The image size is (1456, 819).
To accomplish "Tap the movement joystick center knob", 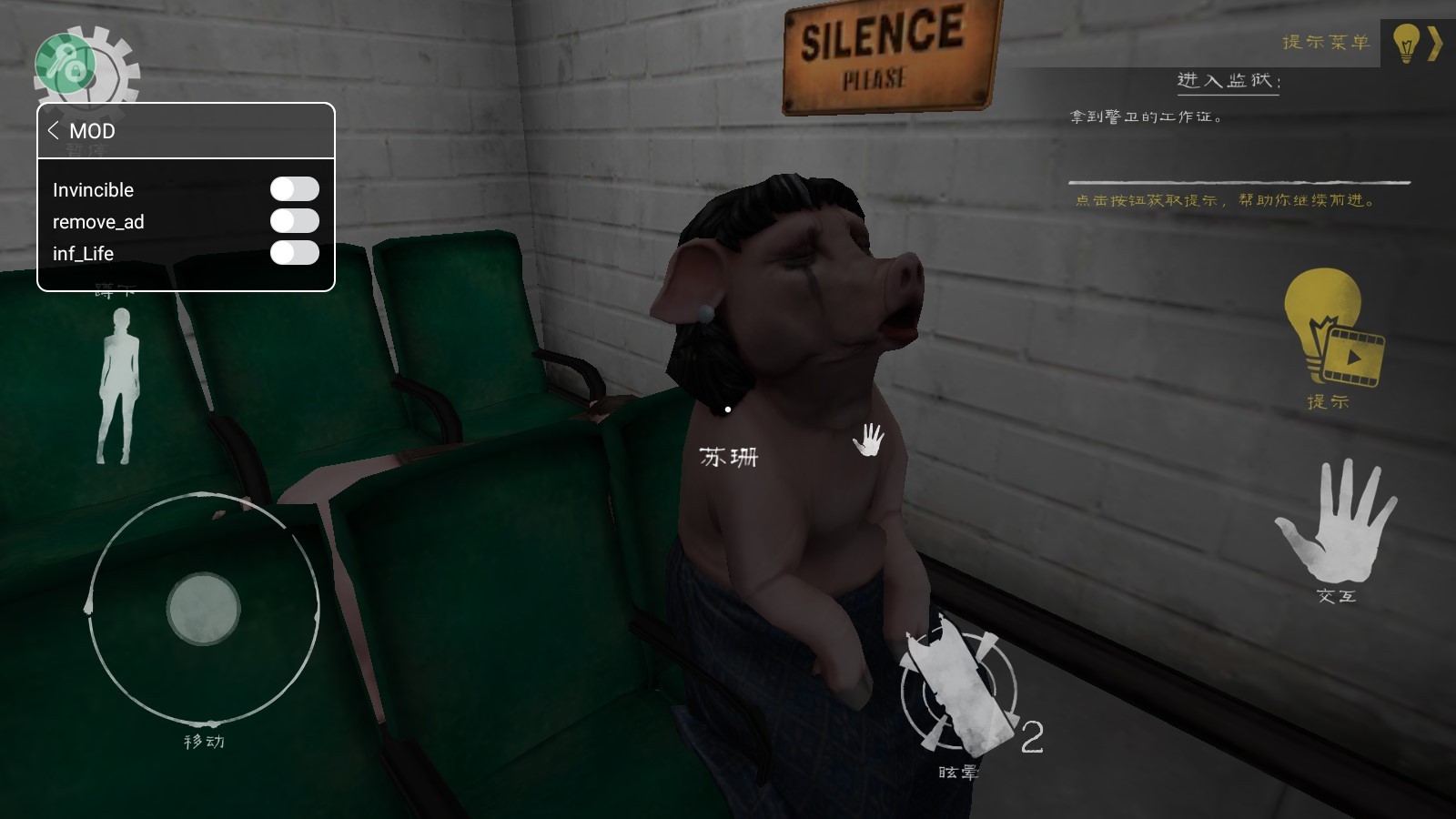I will pos(203,609).
